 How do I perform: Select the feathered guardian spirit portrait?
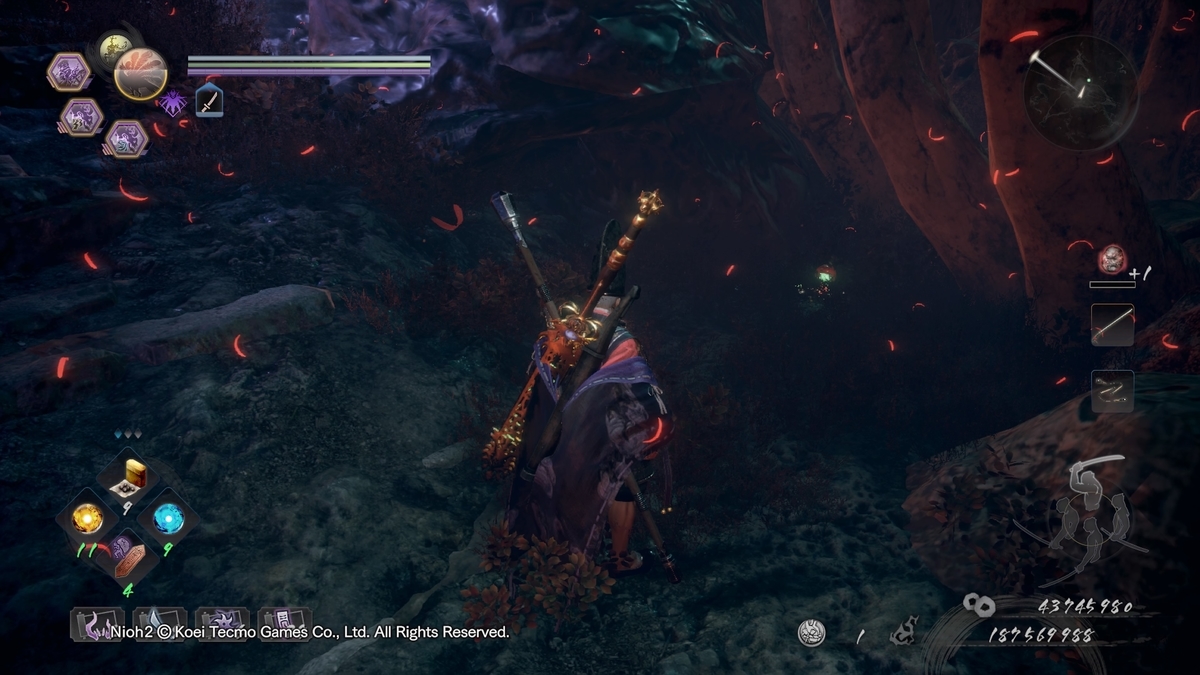140,74
